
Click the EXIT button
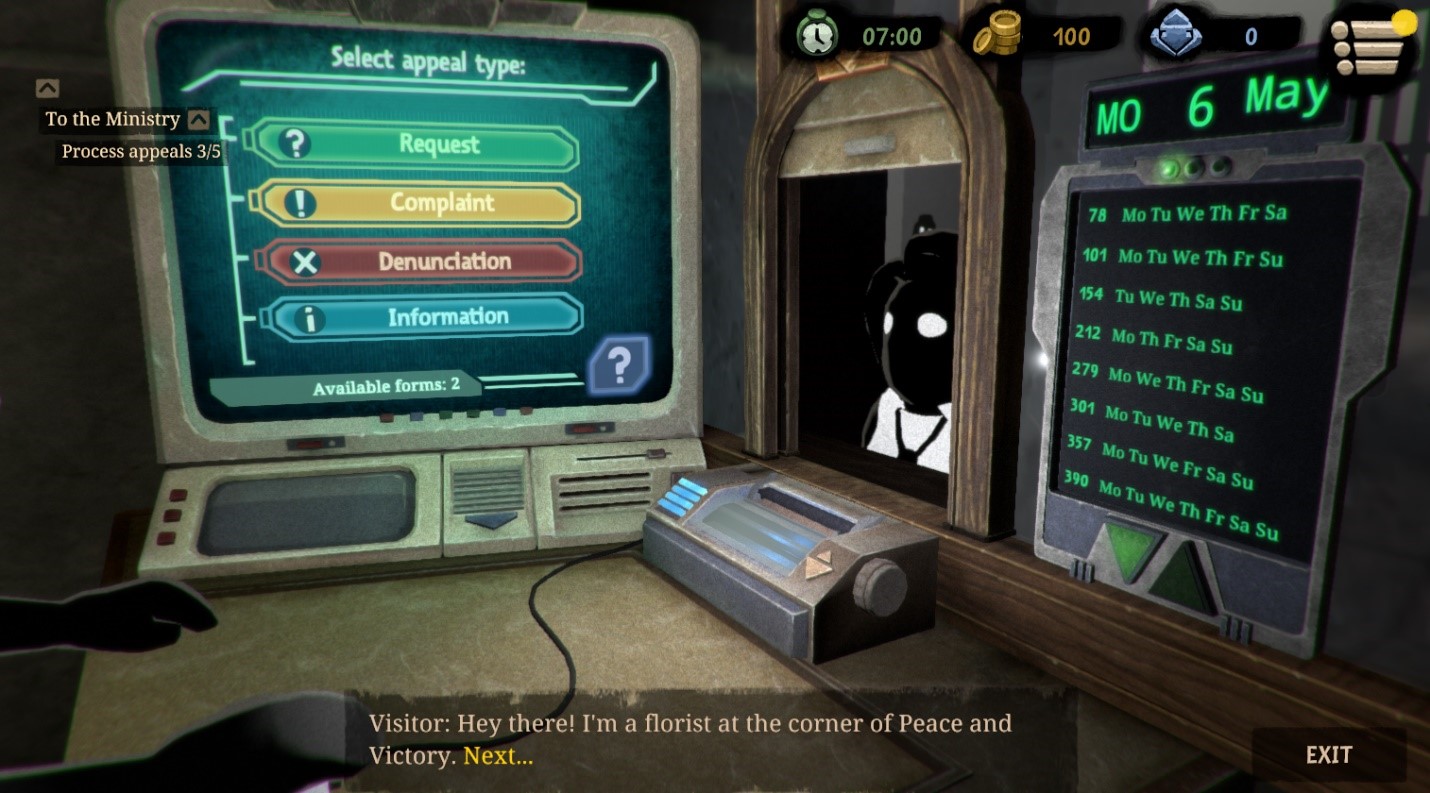point(1328,755)
